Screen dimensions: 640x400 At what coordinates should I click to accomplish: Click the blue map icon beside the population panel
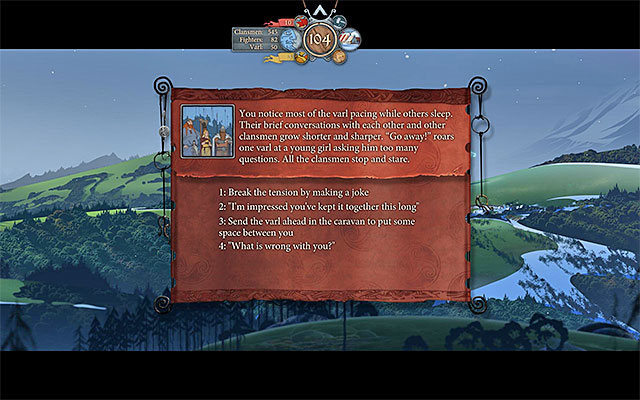tap(290, 39)
